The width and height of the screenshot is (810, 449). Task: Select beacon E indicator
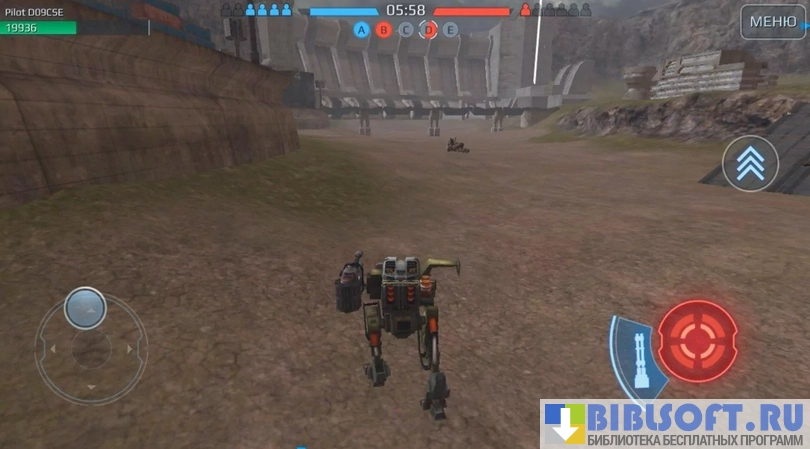pos(451,30)
